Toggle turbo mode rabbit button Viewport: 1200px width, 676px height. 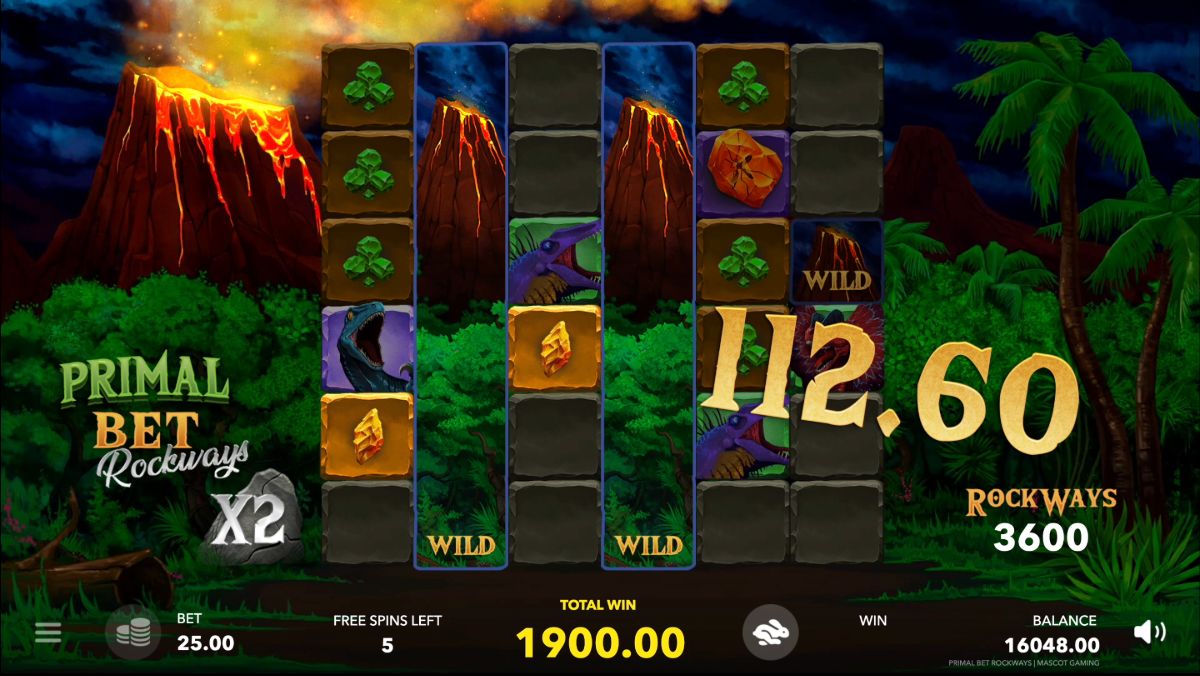(x=770, y=632)
